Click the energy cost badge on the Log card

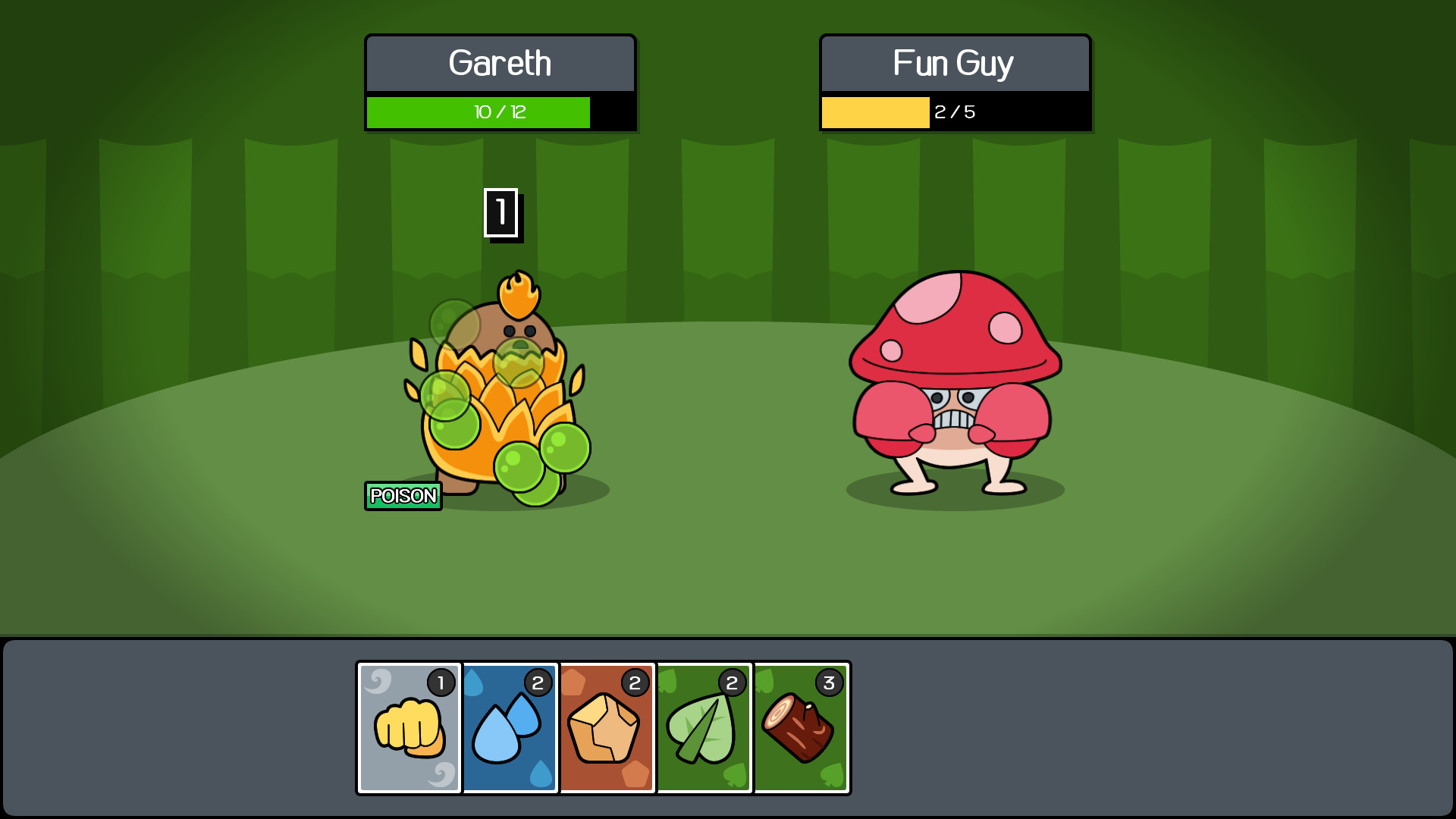pos(827,682)
